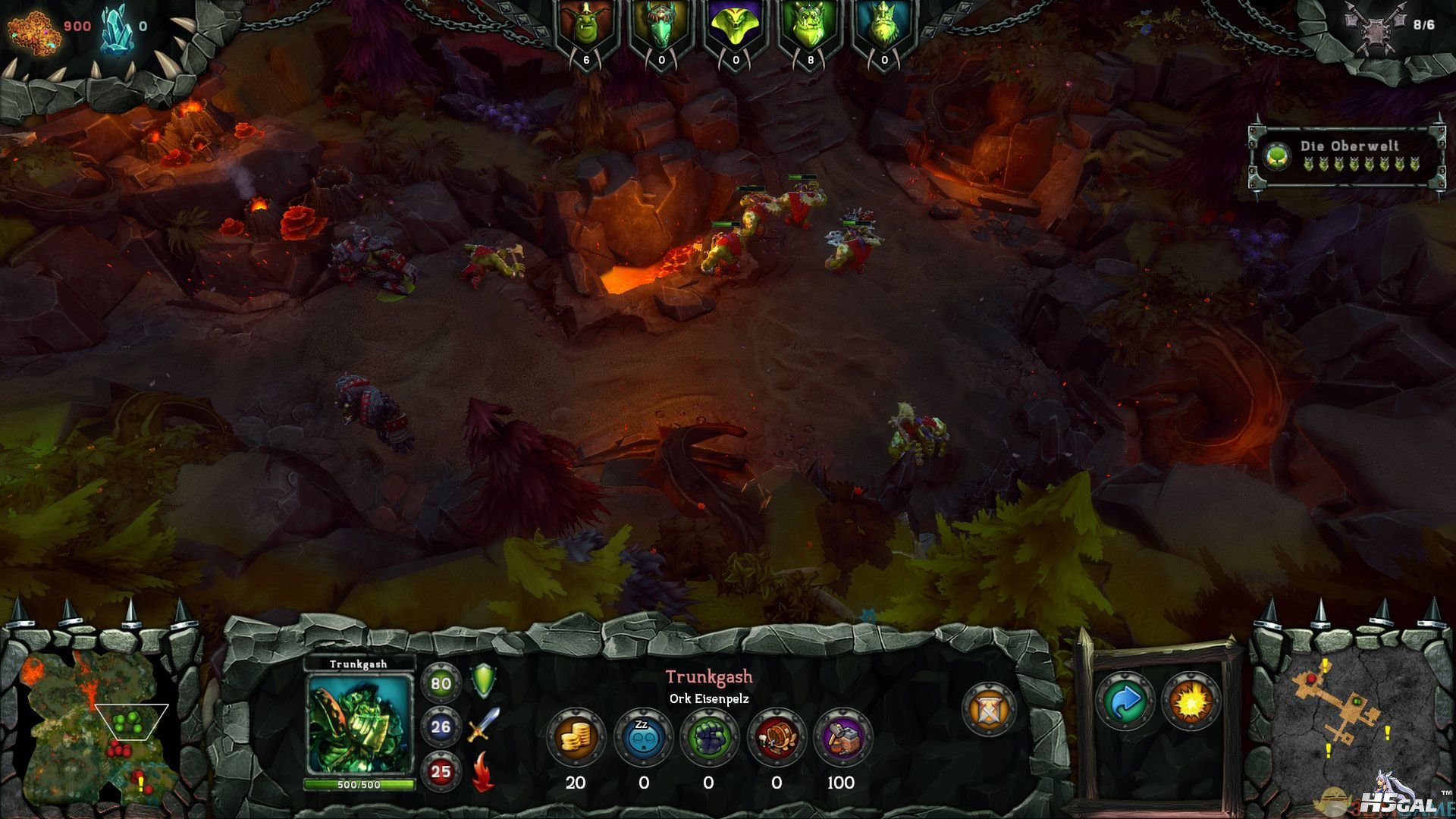Select the horned orc creature banner
The image size is (1456, 819).
(810, 30)
